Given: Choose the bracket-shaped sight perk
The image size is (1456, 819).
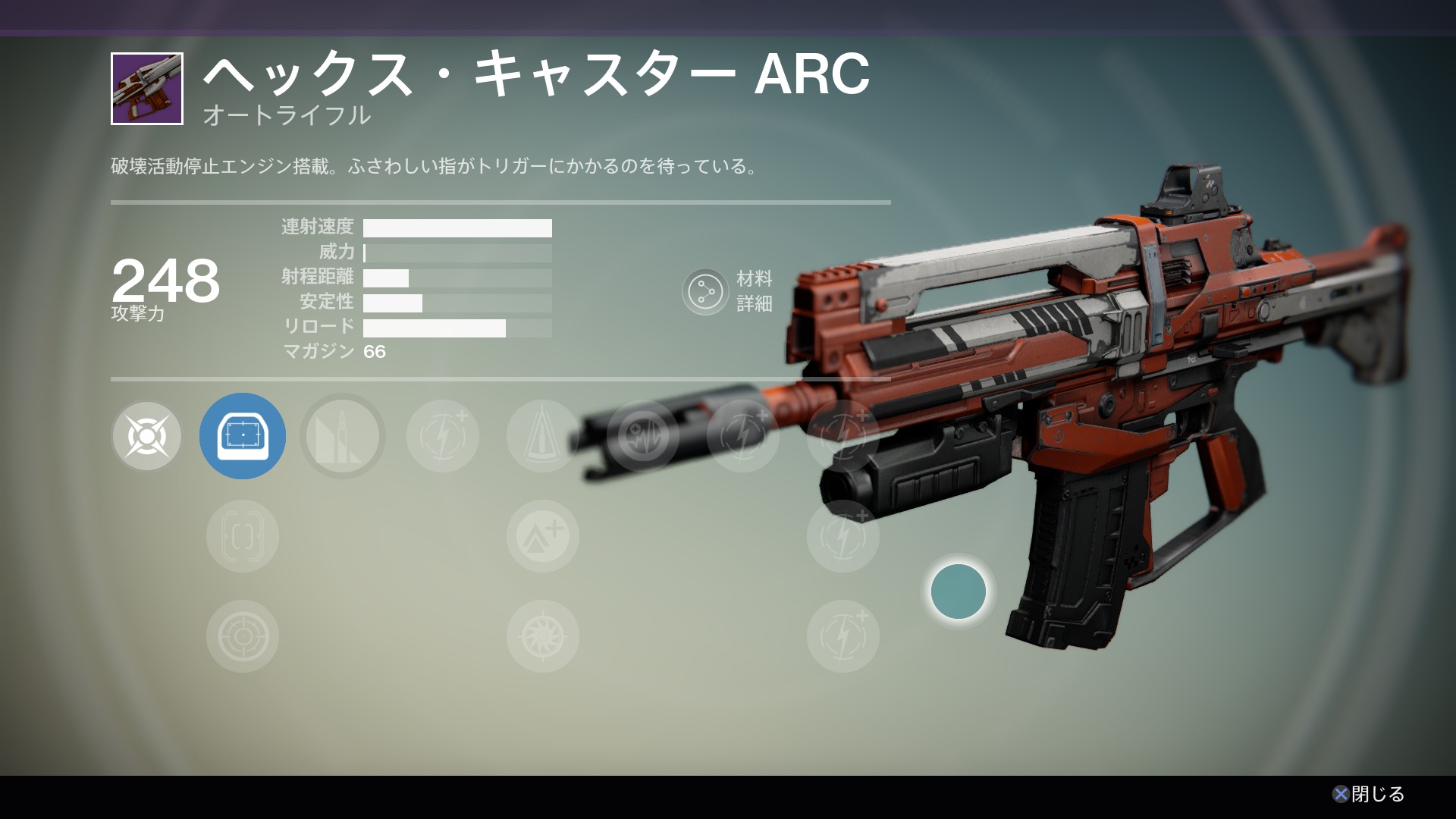Looking at the screenshot, I should click(243, 536).
